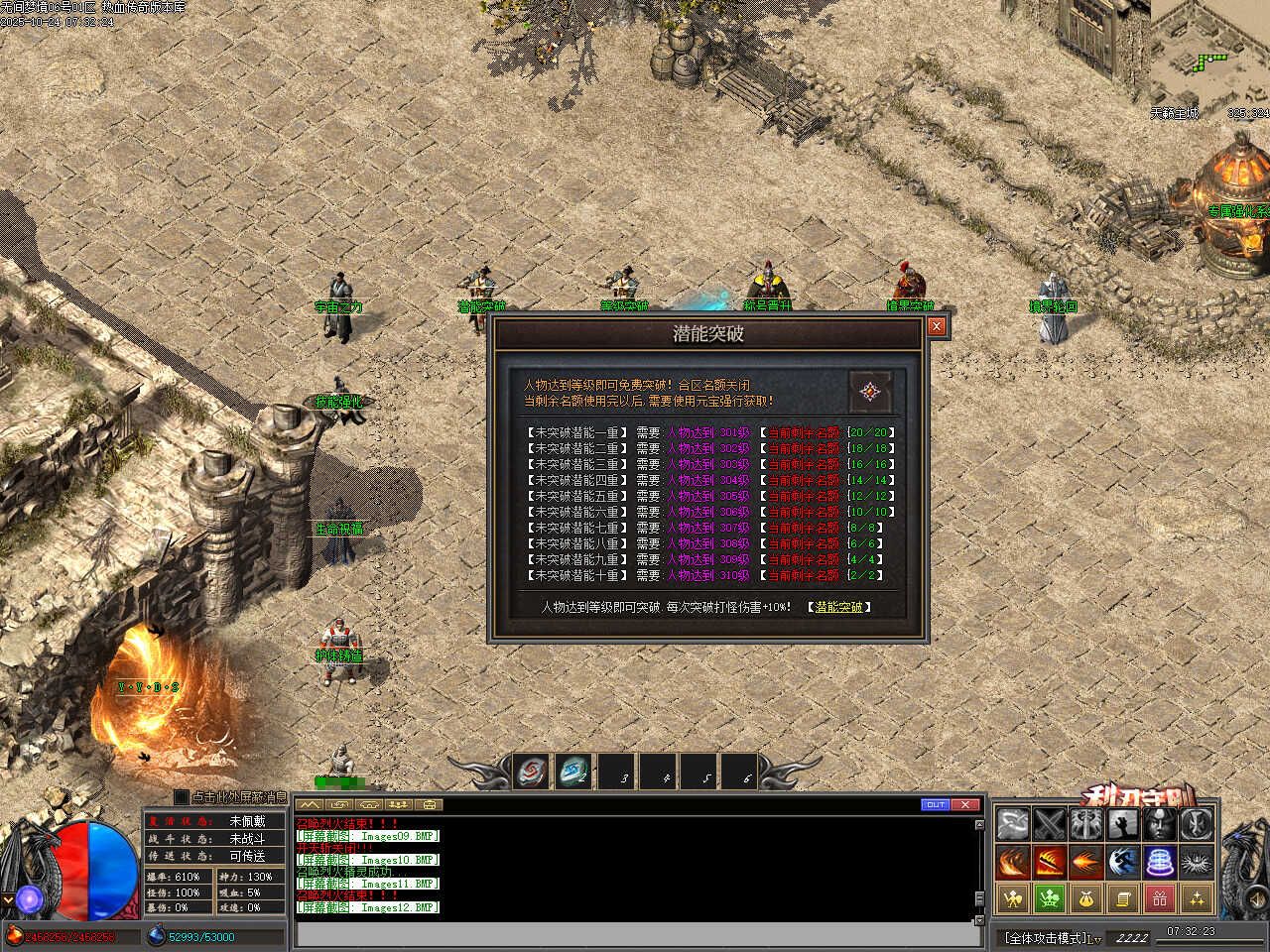
Task: Click the blue OUT button on chat panel
Action: pos(935,804)
